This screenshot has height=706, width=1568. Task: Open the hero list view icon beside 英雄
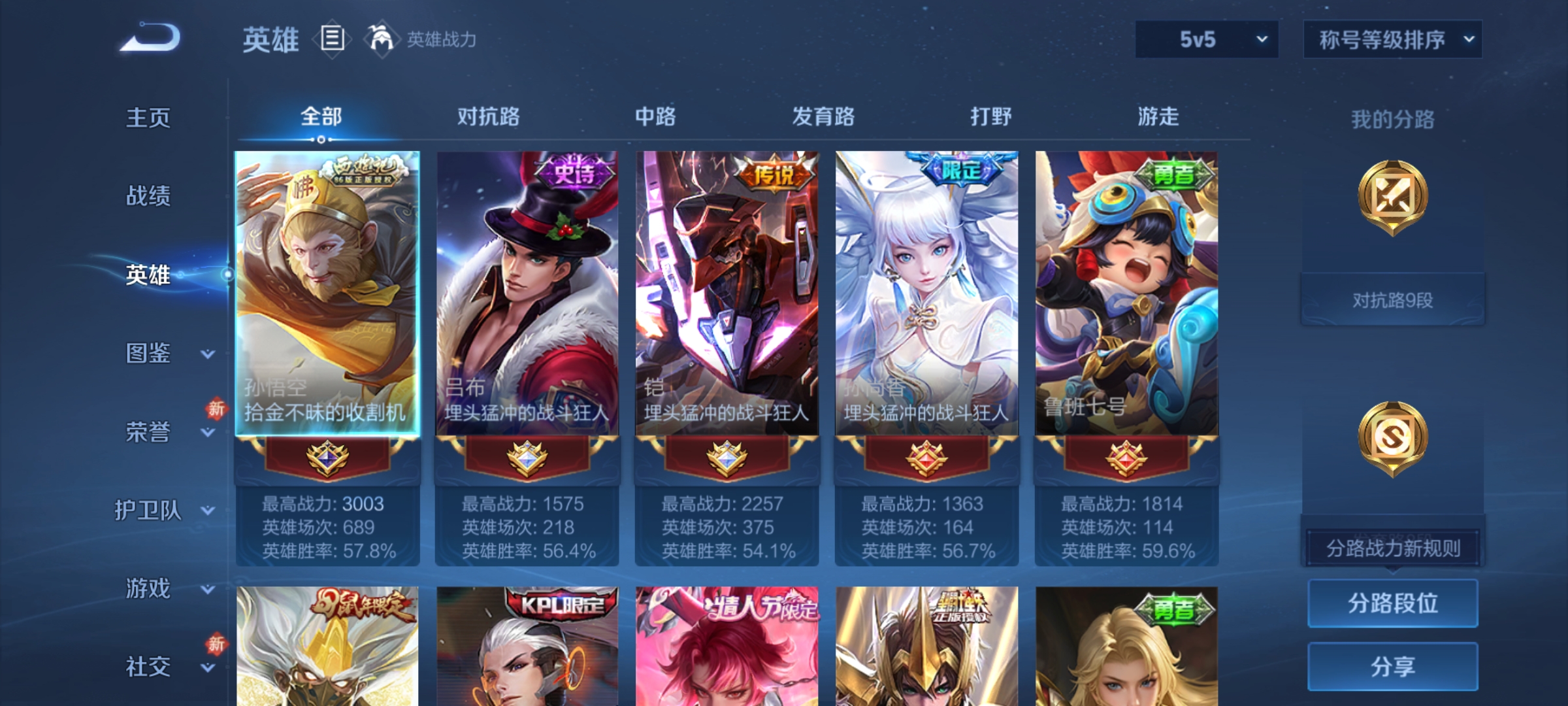point(332,39)
